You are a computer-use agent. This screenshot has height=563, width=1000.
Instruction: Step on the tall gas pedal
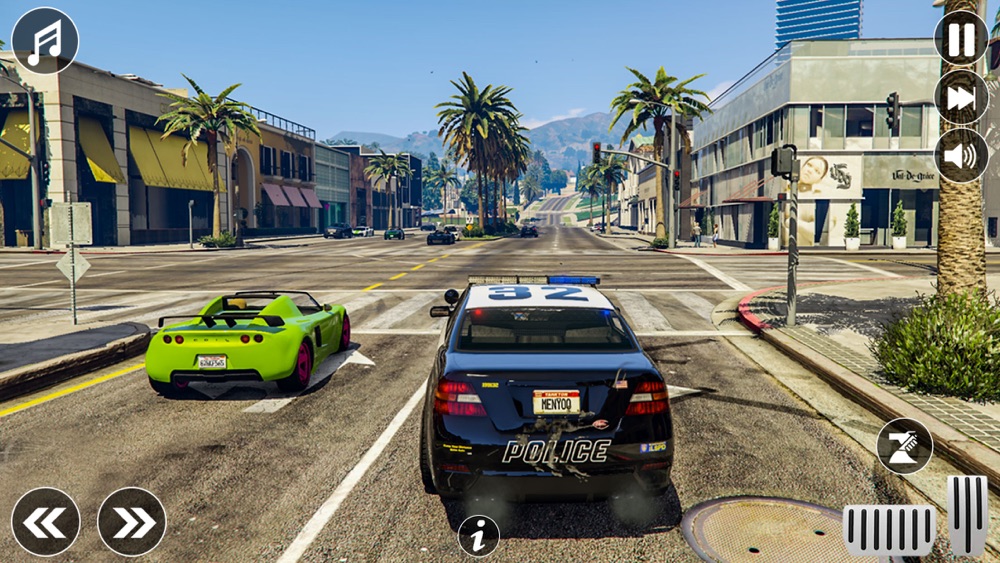pos(967,515)
